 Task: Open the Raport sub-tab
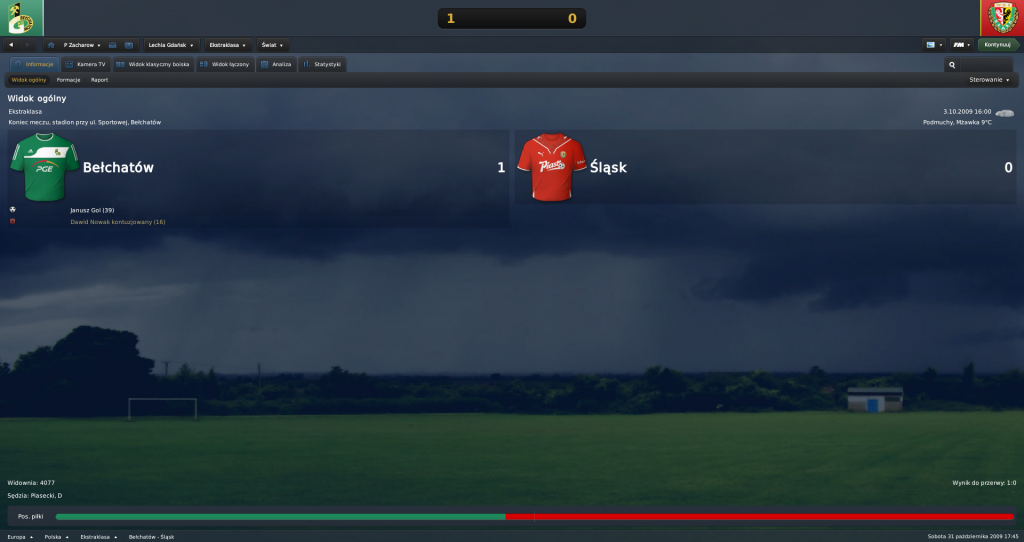[99, 80]
